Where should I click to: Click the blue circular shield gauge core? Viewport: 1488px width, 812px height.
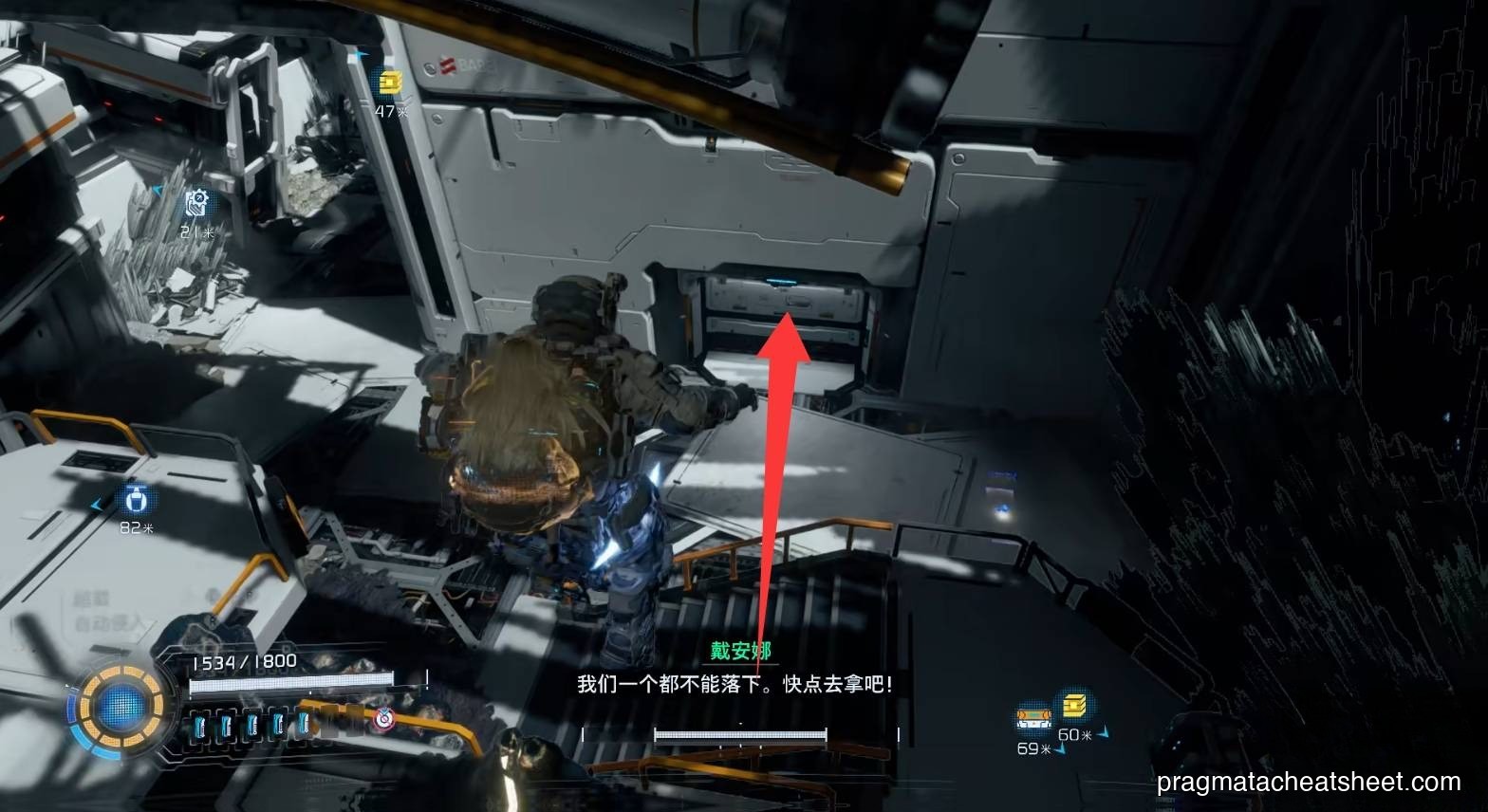tap(120, 706)
